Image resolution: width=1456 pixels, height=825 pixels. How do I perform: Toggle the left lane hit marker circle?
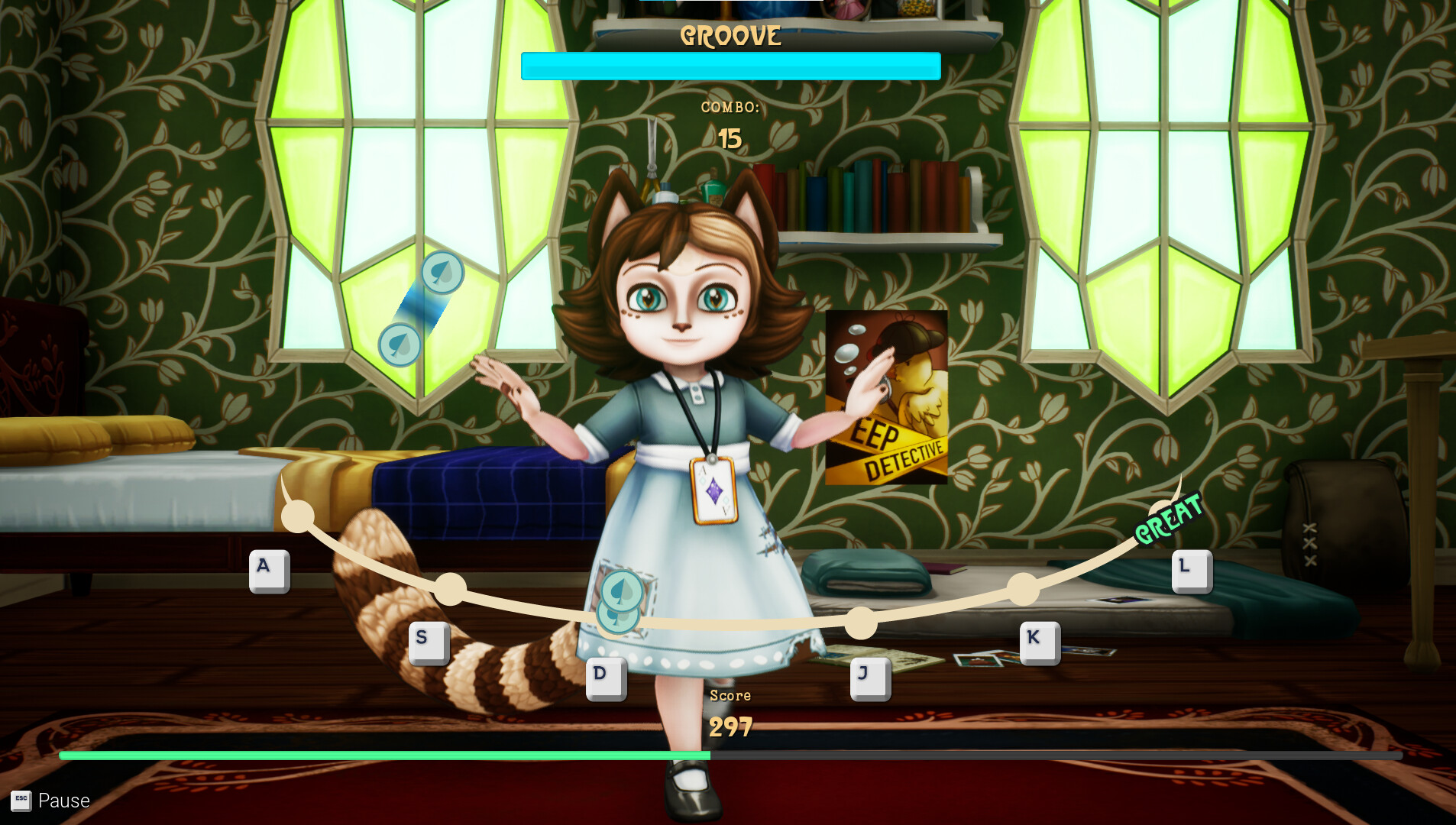point(296,516)
